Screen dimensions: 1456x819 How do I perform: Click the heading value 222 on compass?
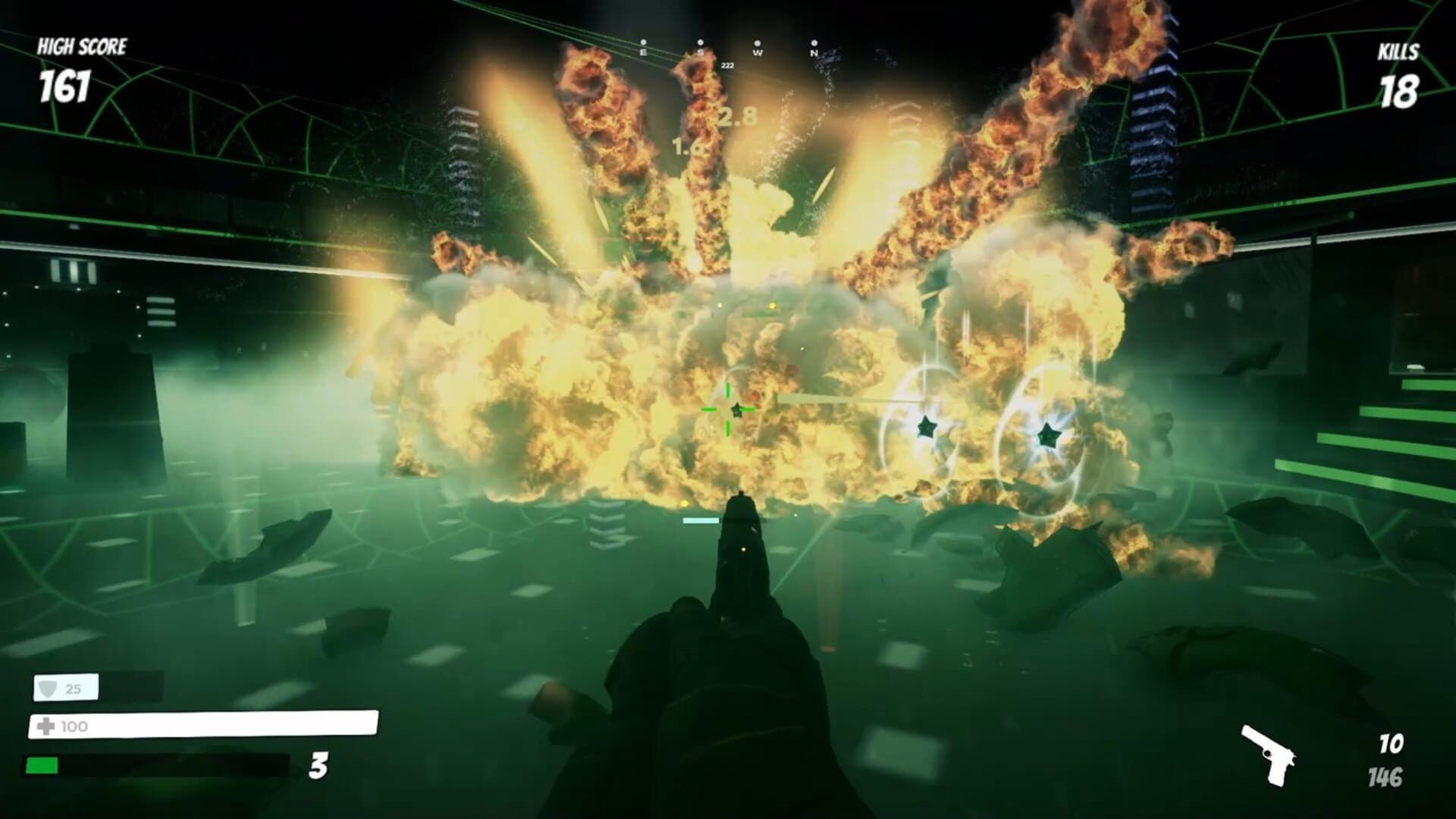pyautogui.click(x=729, y=66)
